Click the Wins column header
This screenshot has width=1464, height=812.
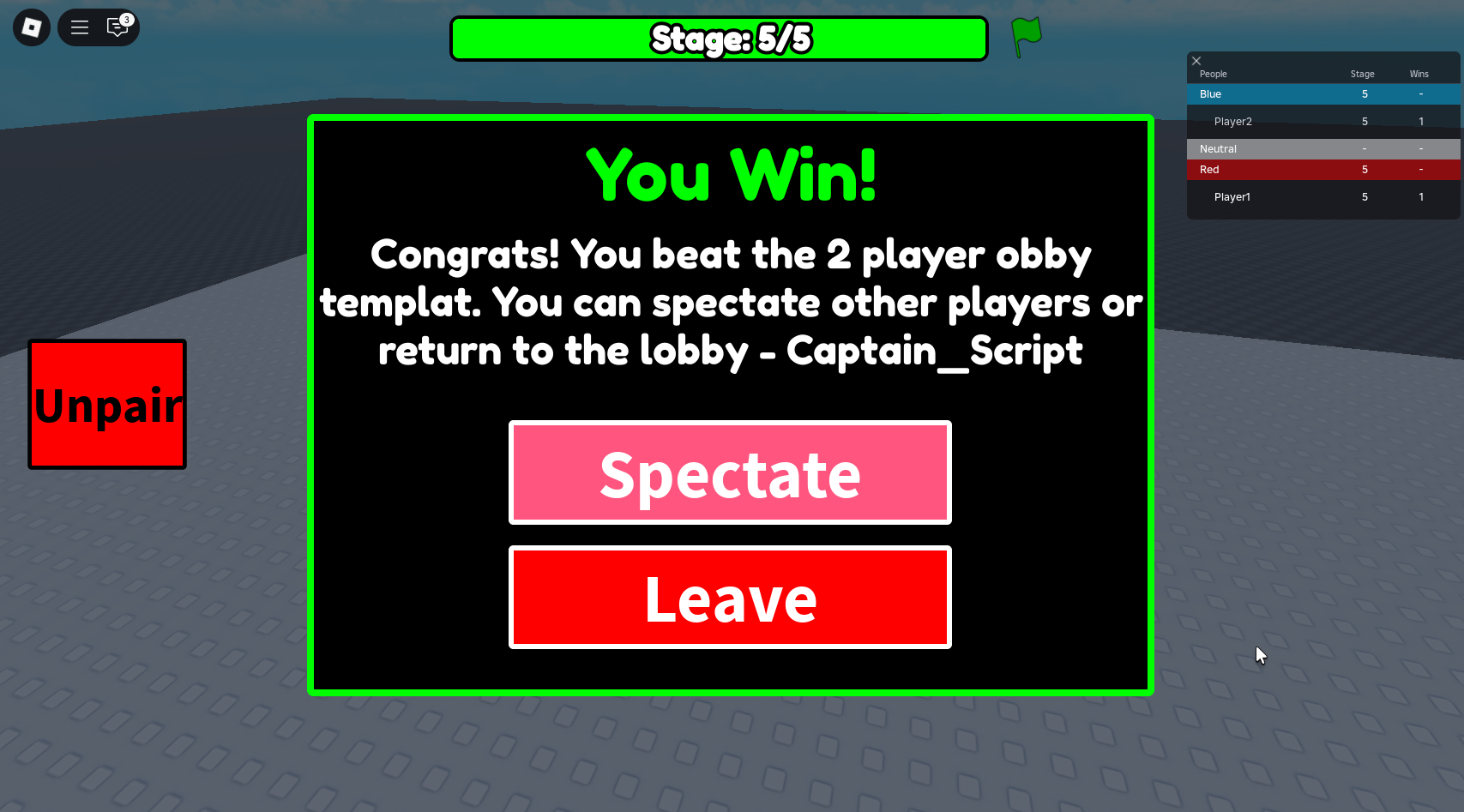point(1419,74)
